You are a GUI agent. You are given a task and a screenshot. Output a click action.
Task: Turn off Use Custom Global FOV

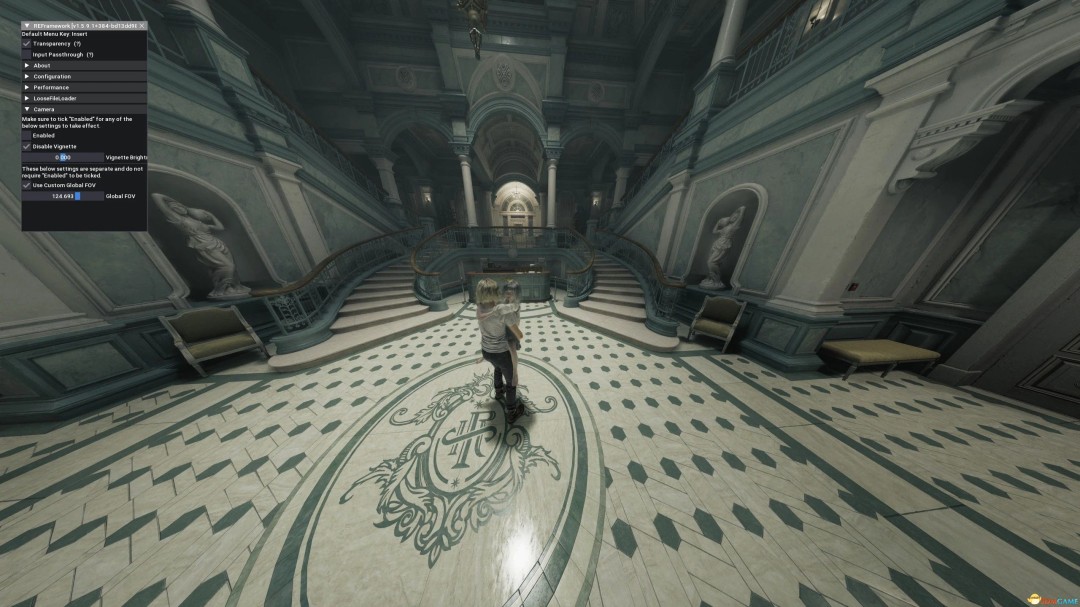click(27, 185)
